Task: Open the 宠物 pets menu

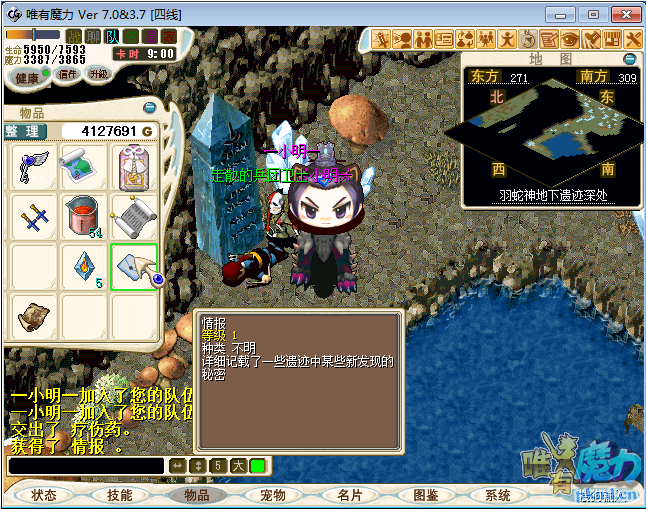Action: [x=272, y=495]
